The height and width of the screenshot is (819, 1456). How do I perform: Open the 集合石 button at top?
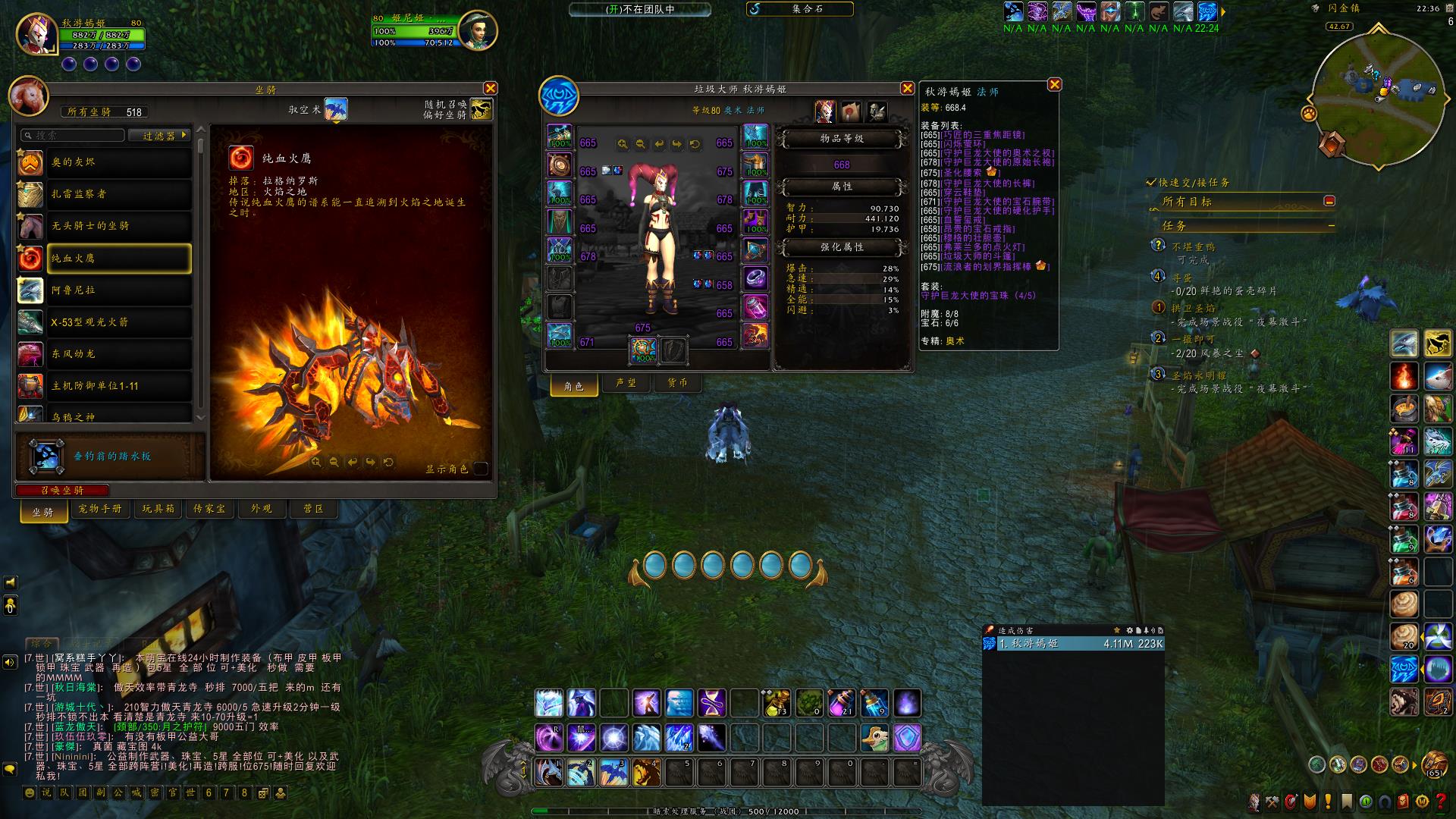(x=806, y=9)
